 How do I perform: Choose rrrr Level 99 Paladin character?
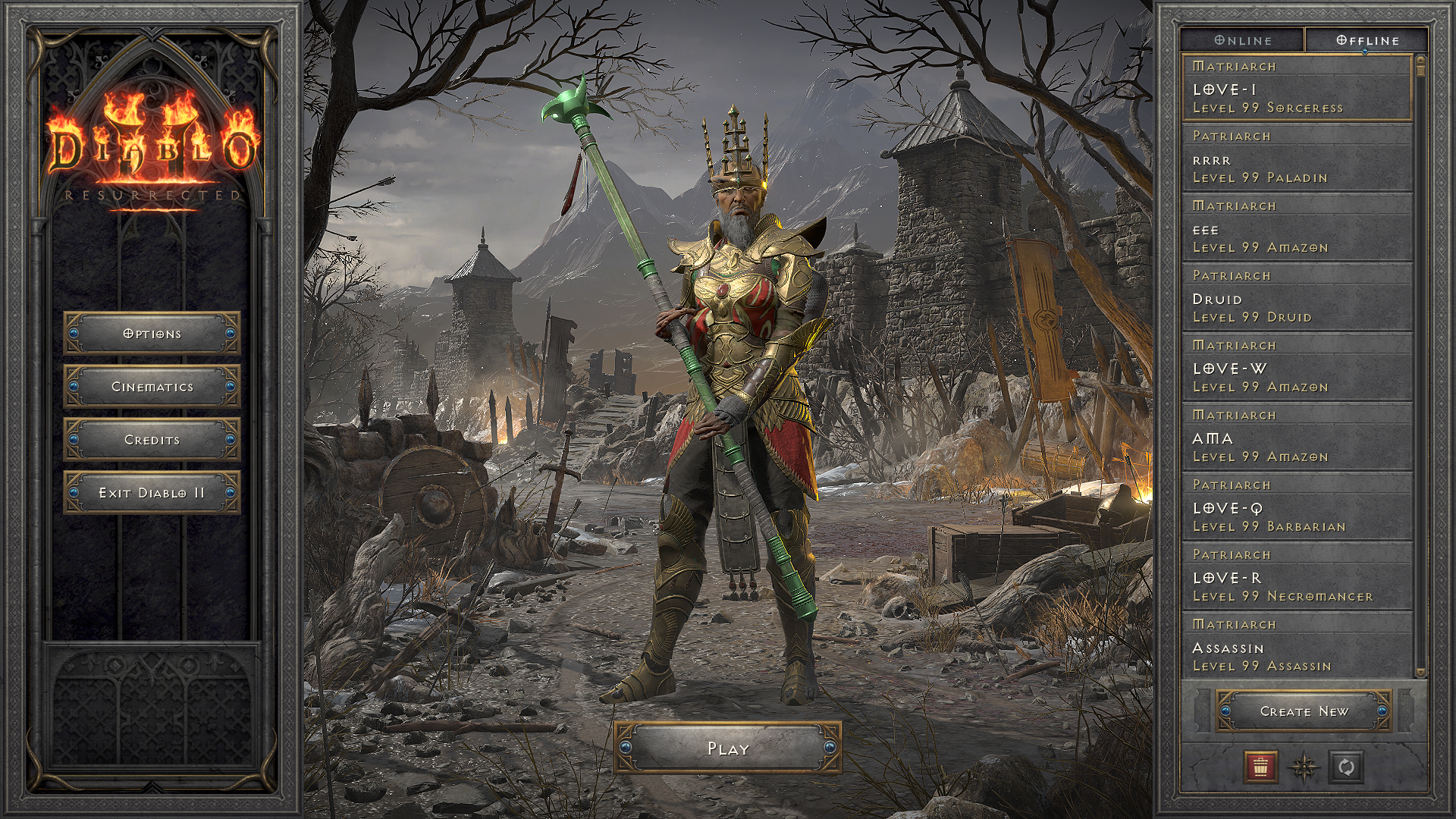click(1297, 158)
